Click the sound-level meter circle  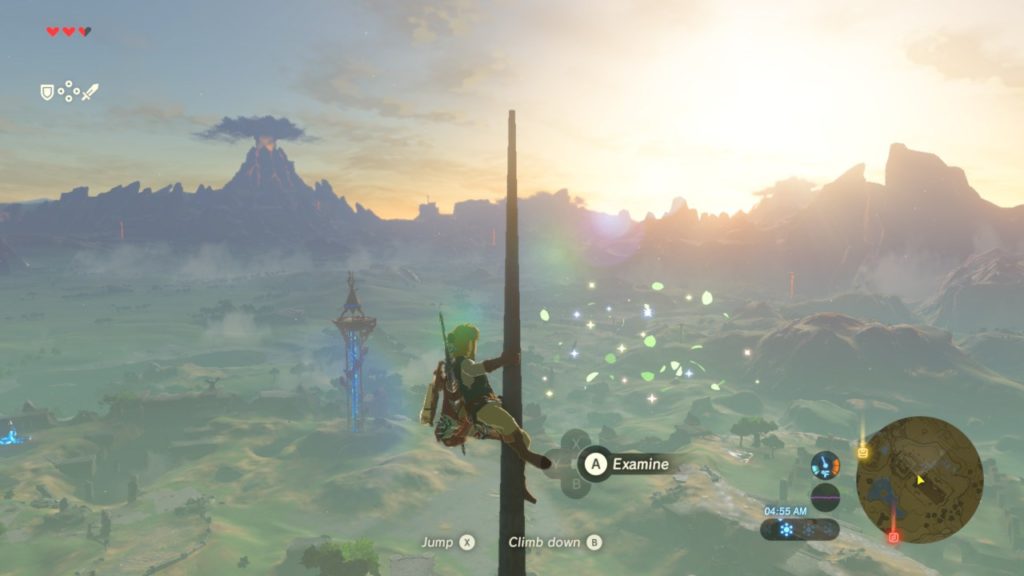(825, 497)
